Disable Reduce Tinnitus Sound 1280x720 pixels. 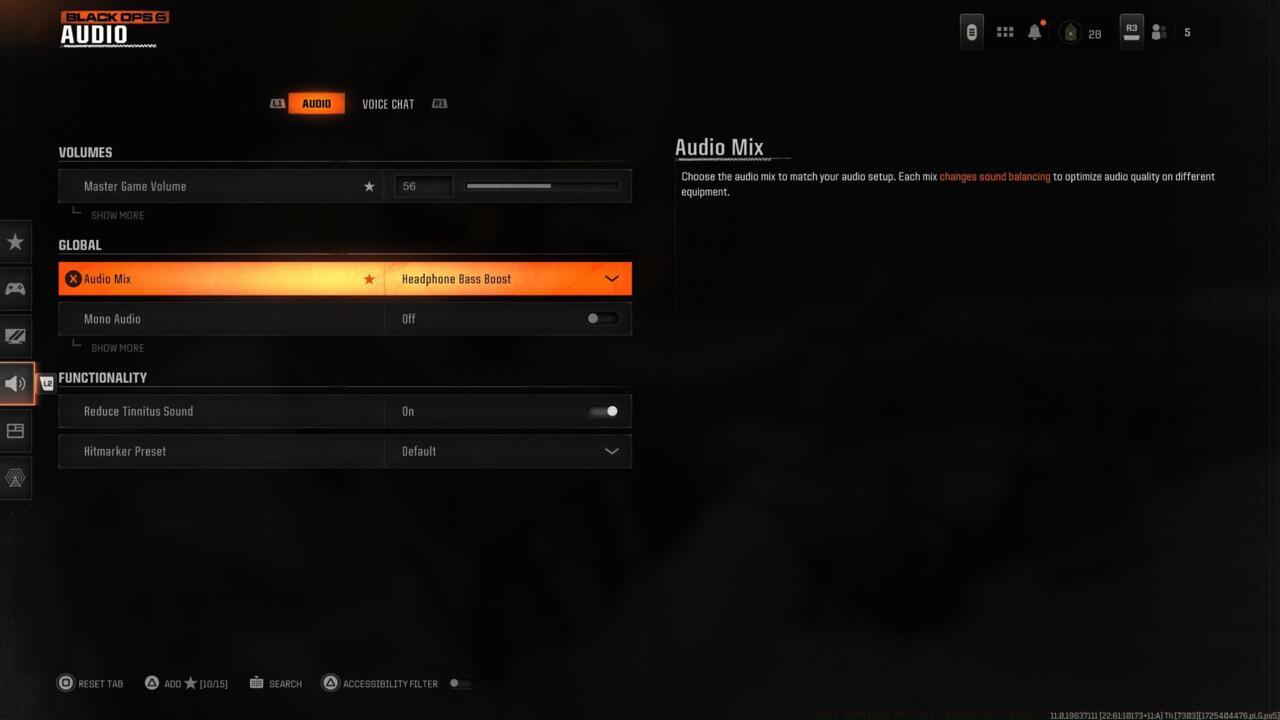(x=603, y=411)
